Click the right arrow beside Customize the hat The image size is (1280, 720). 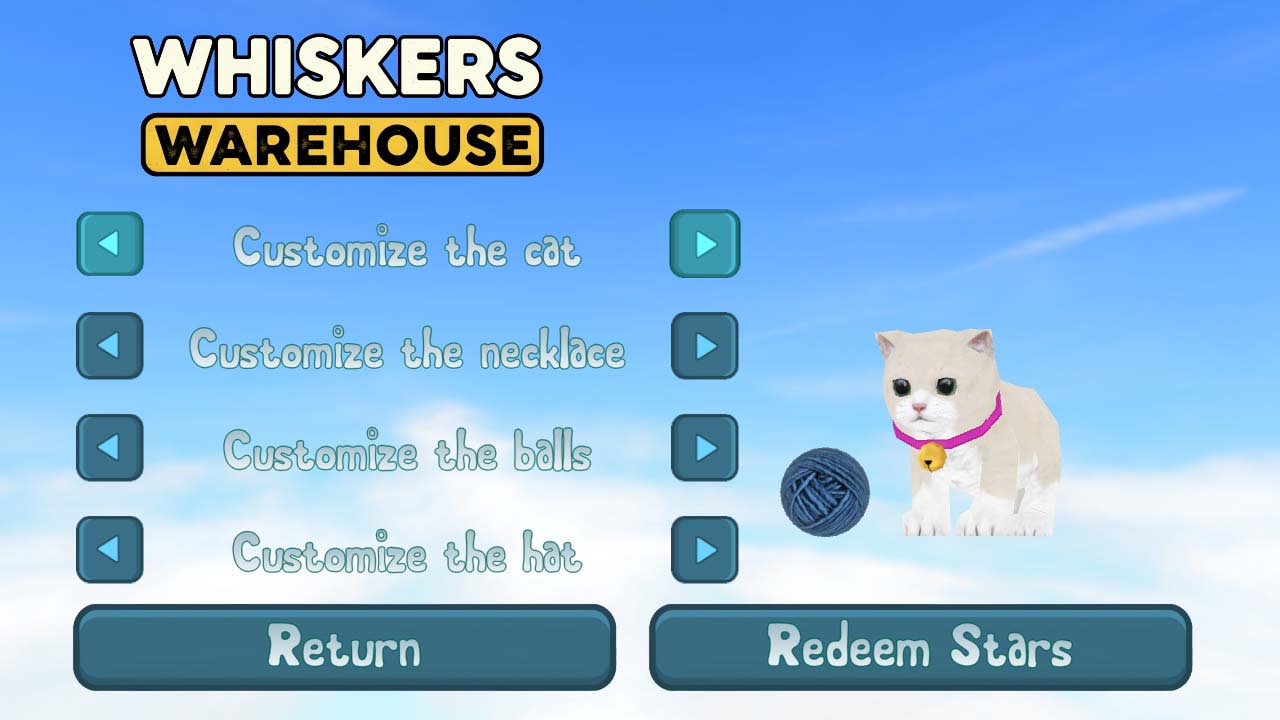(x=705, y=549)
